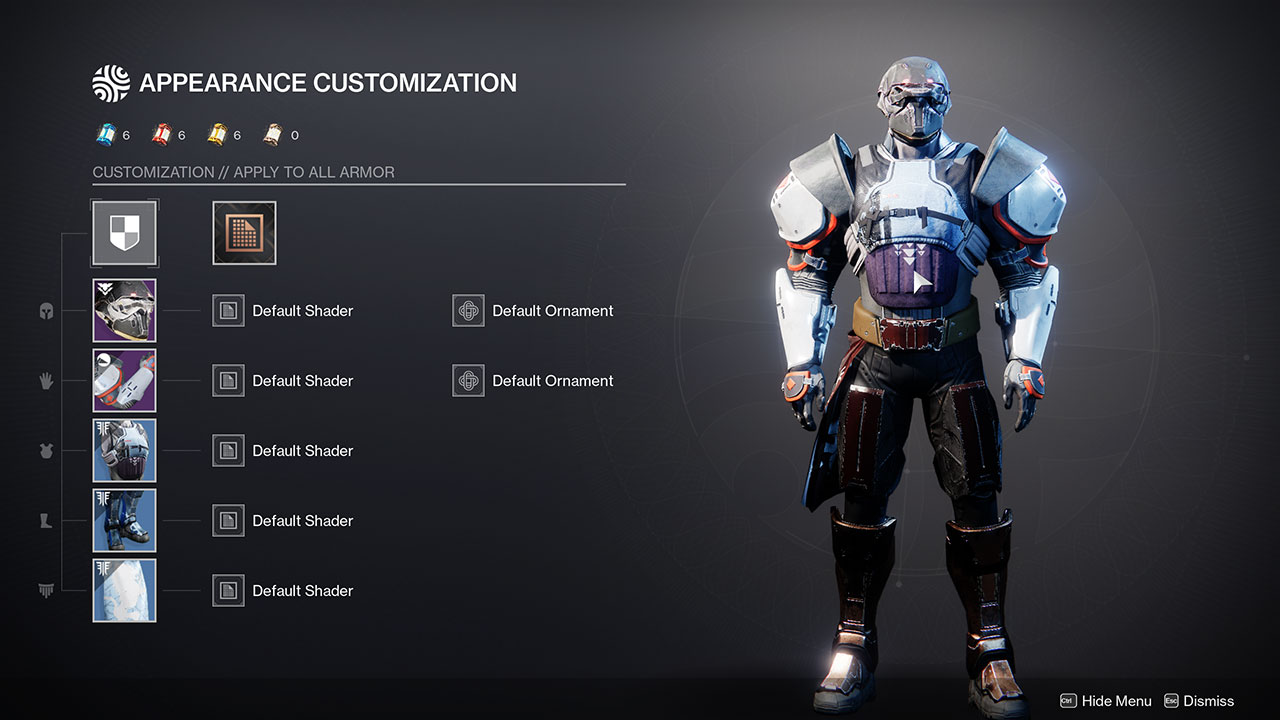Select the chest armor piece
Screen dimensions: 1280x720
(125, 451)
